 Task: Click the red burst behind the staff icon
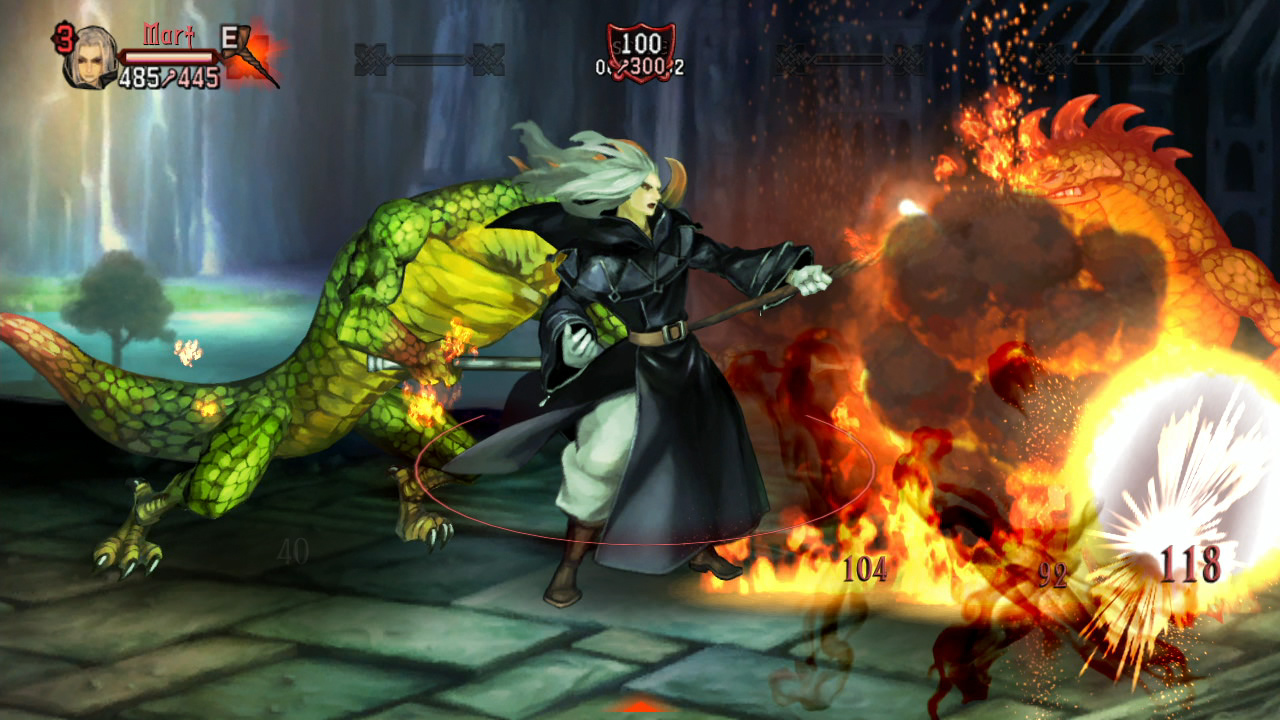[x=262, y=48]
